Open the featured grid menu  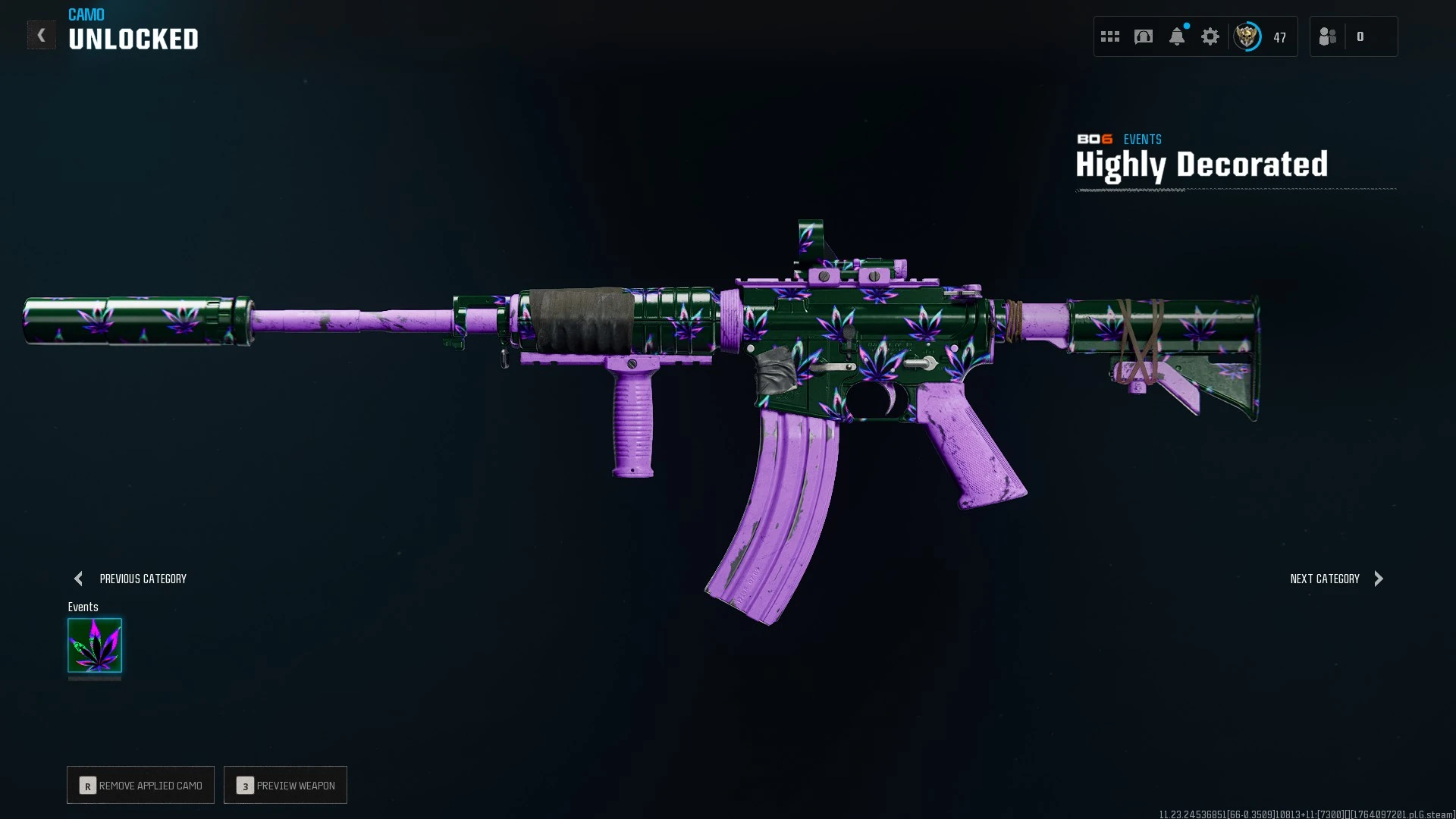click(1109, 36)
